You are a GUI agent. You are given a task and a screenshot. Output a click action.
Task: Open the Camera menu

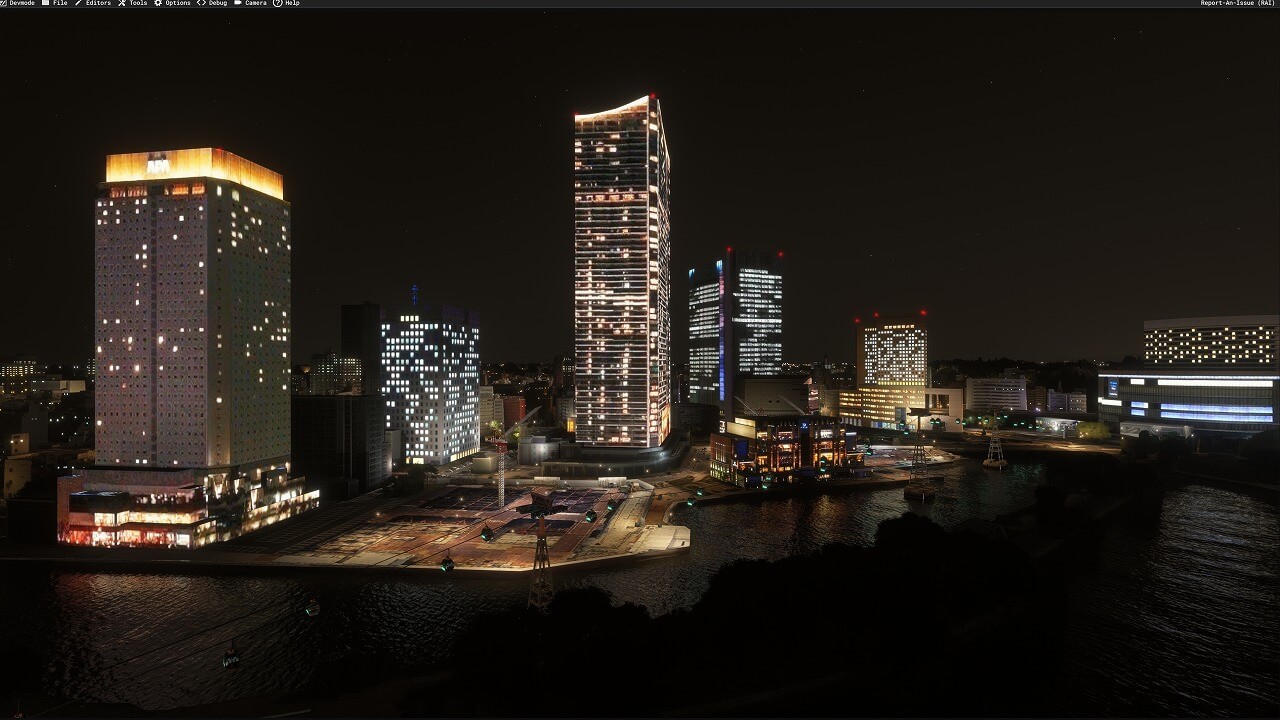point(250,3)
